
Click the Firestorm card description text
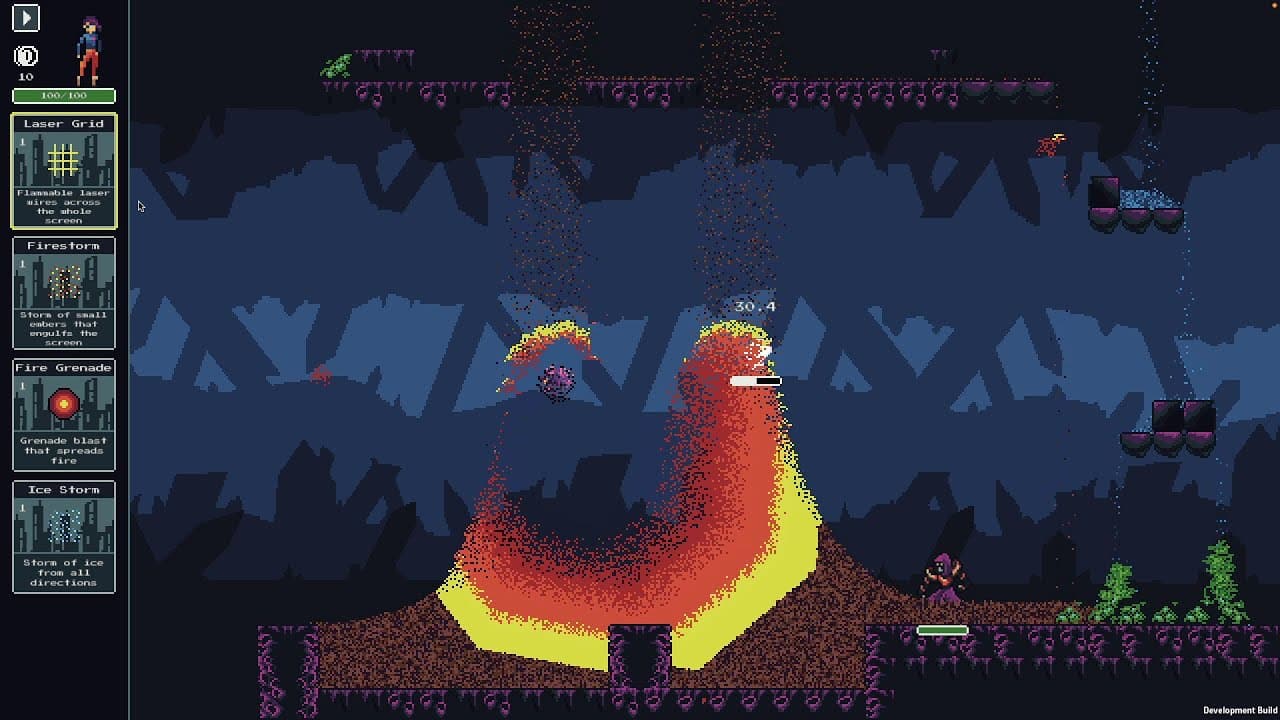[63, 325]
